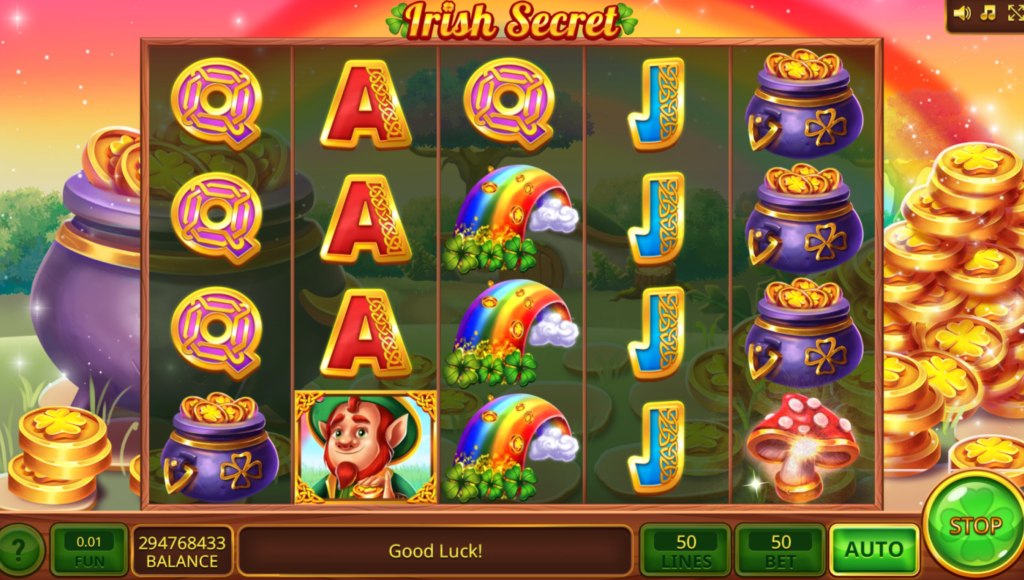Adjust the 0.01 FUN coin value

click(89, 550)
